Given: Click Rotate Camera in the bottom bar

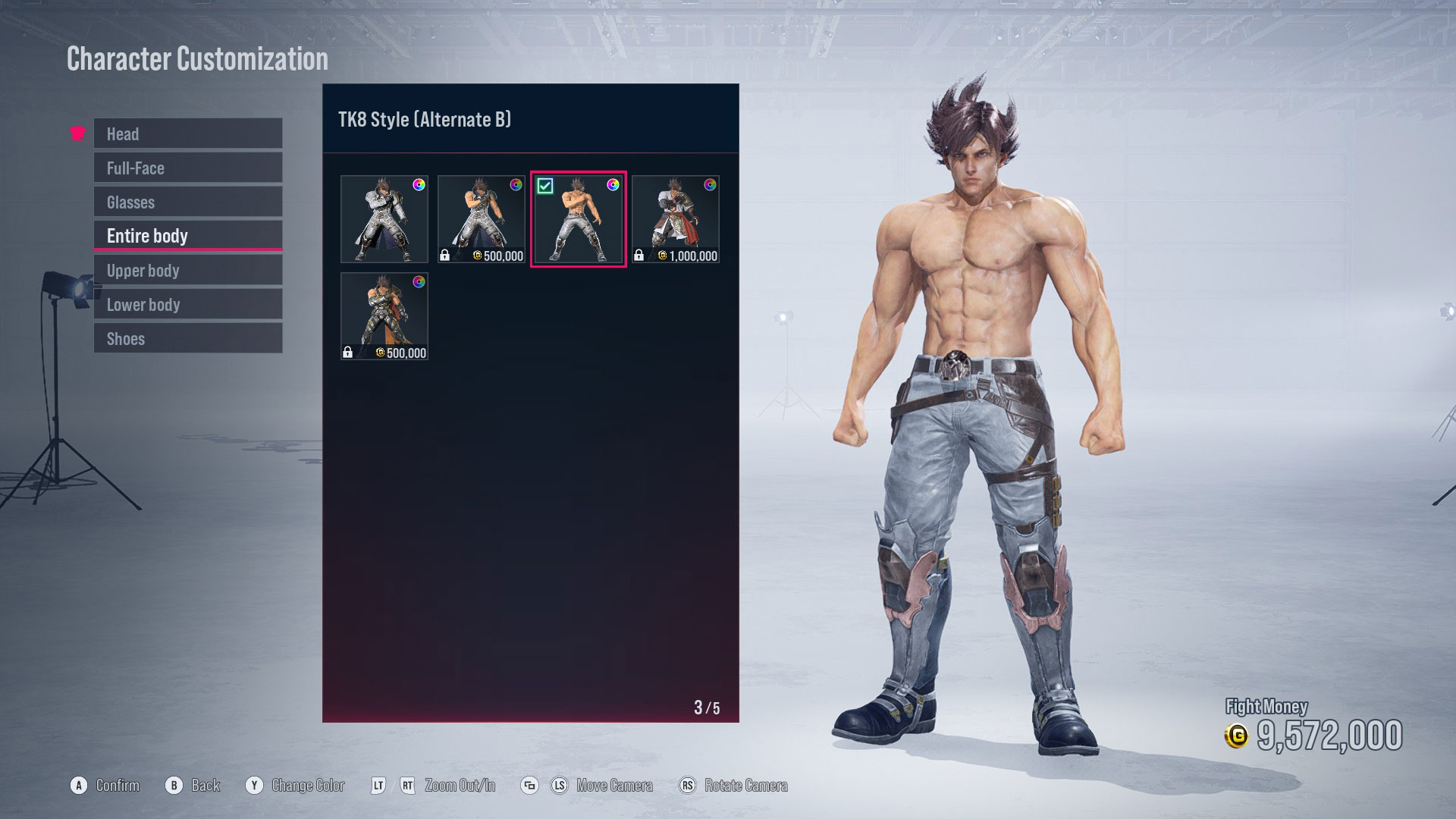Looking at the screenshot, I should click(745, 785).
